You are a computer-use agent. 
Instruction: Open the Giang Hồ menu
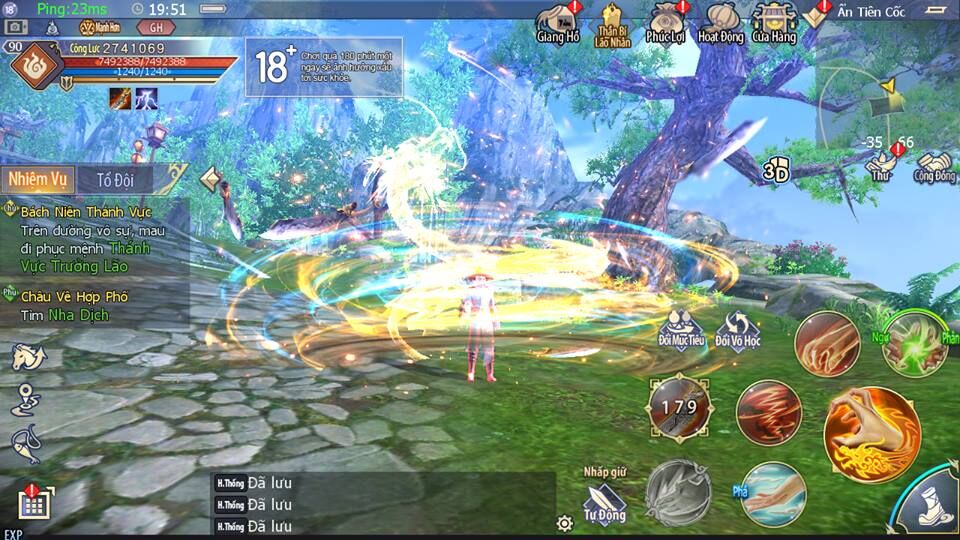click(x=558, y=22)
